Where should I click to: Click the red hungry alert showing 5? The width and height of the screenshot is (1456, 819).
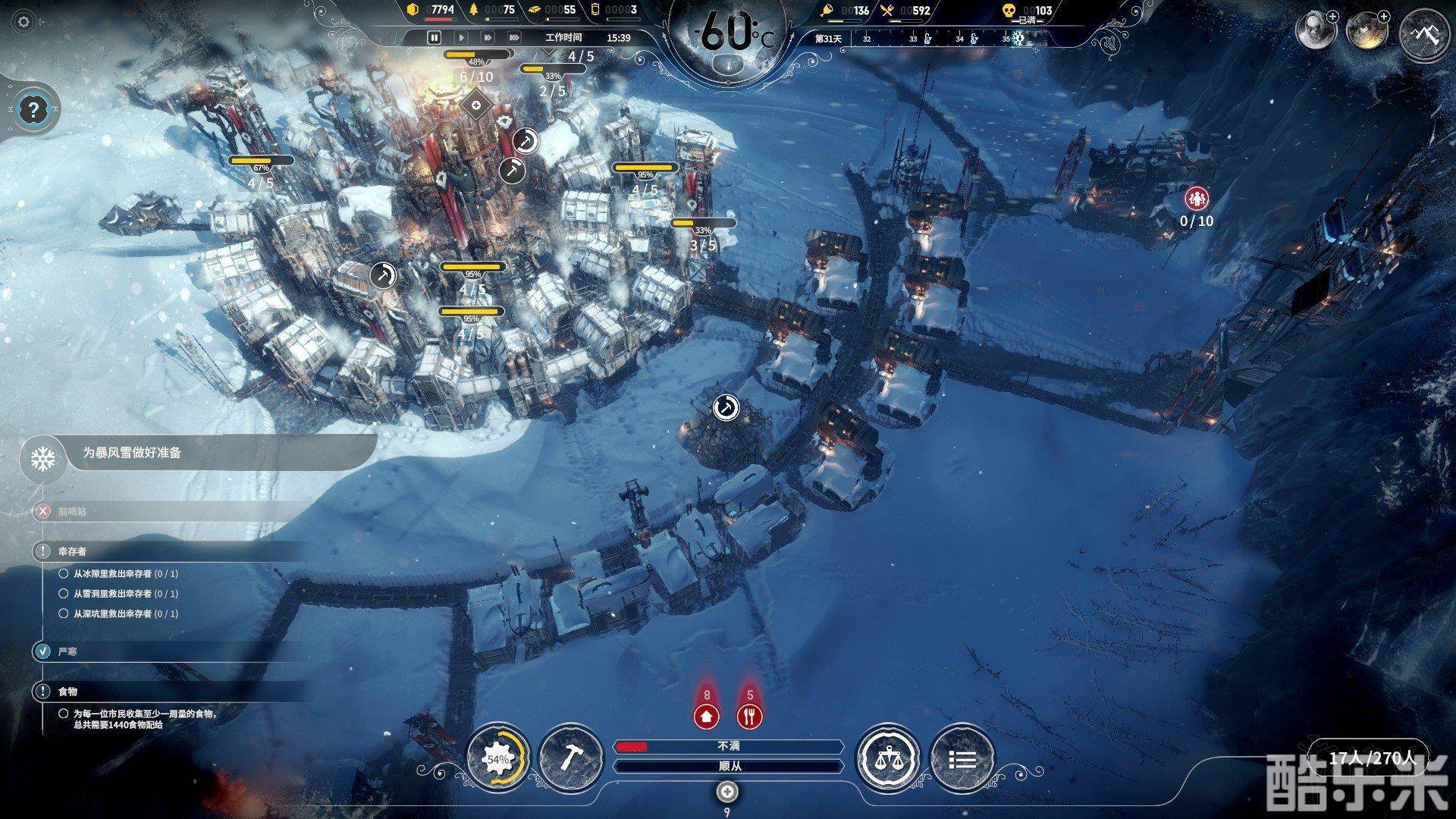click(x=750, y=714)
